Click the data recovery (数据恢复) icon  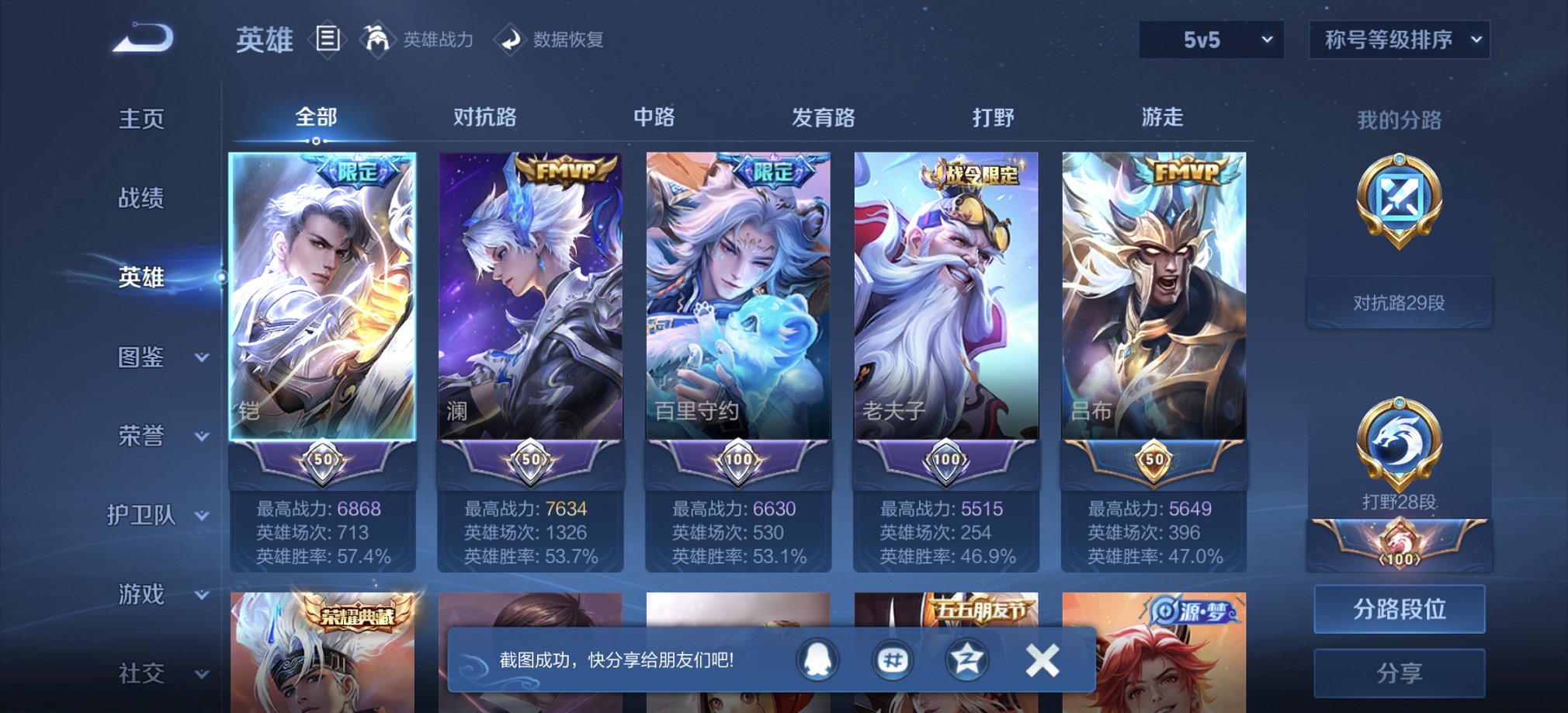512,40
